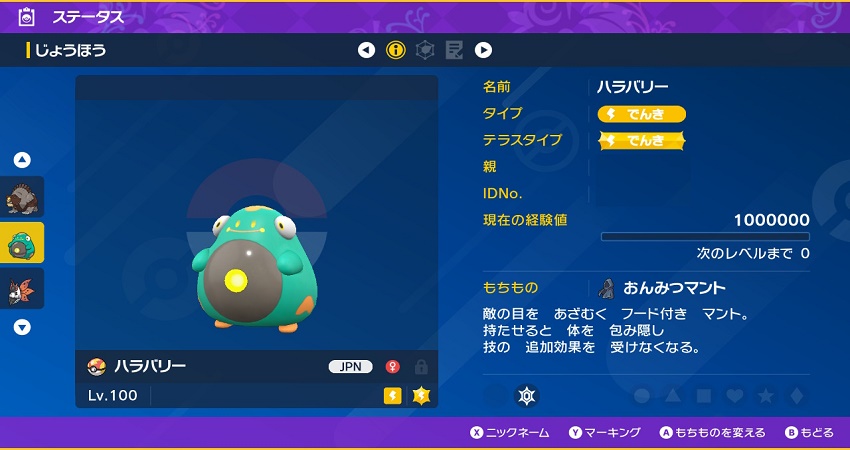Click the left arrow beside the page tabs
Viewport: 850px width, 450px height.
tap(367, 50)
